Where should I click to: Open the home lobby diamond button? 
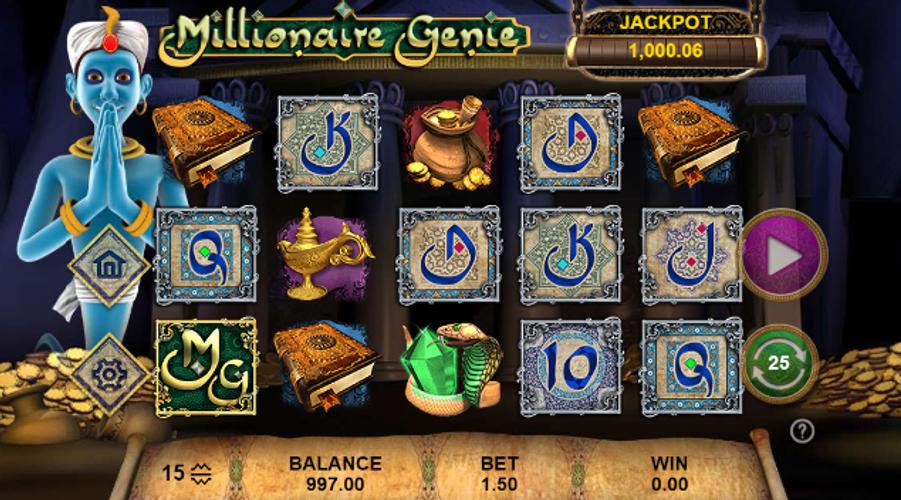pyautogui.click(x=109, y=265)
